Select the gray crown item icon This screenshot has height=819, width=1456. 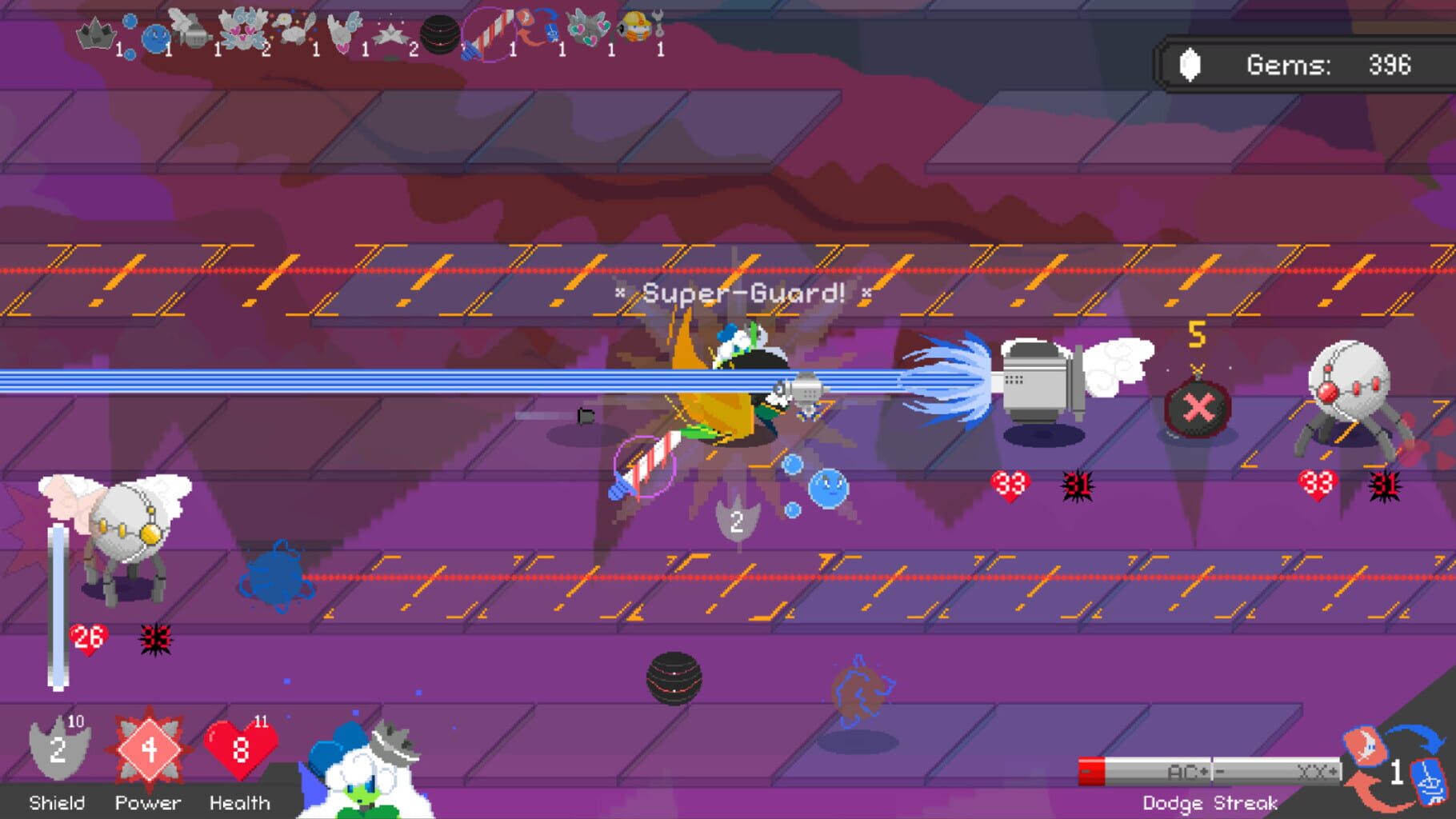click(x=96, y=34)
